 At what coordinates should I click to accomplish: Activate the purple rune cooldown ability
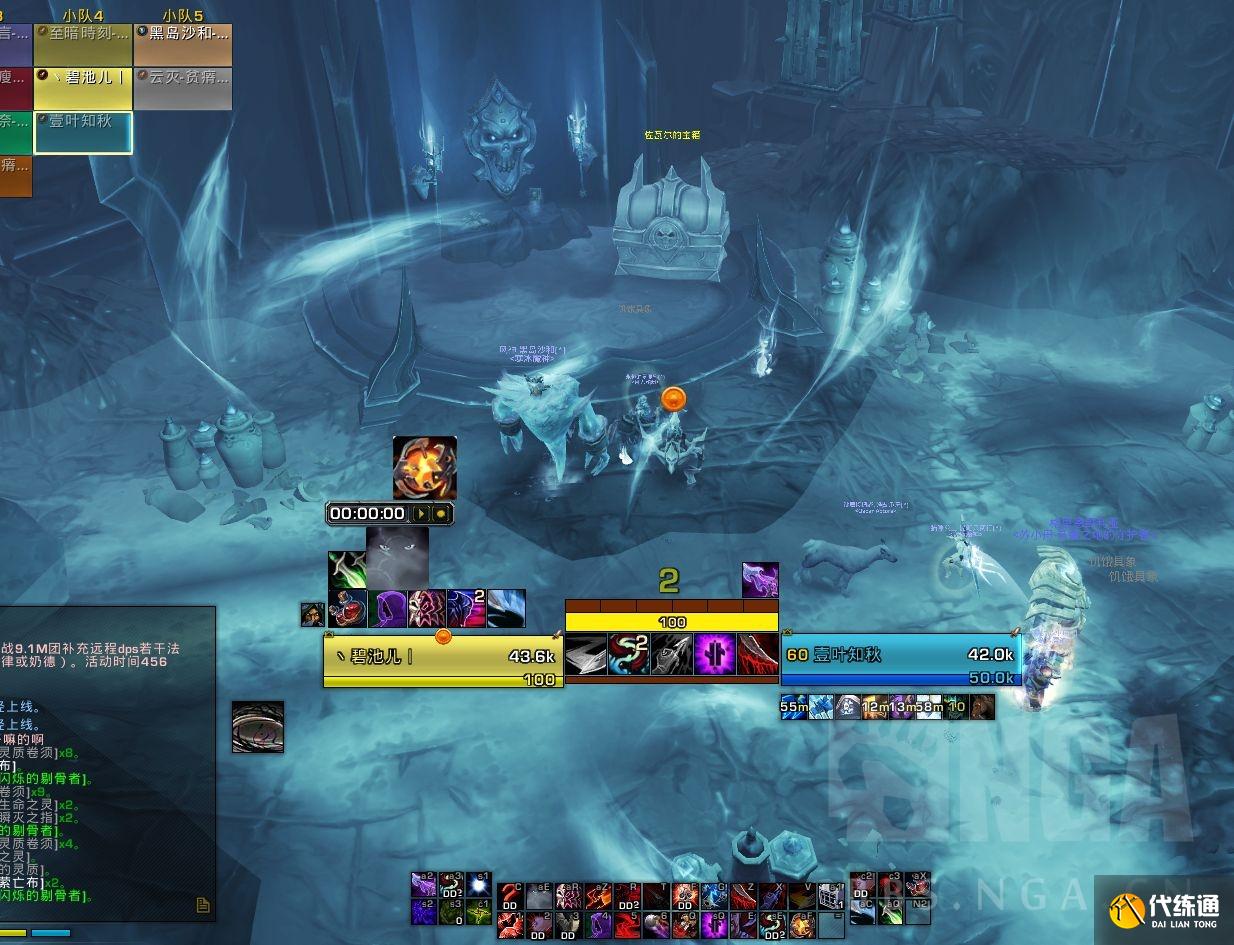(715, 654)
